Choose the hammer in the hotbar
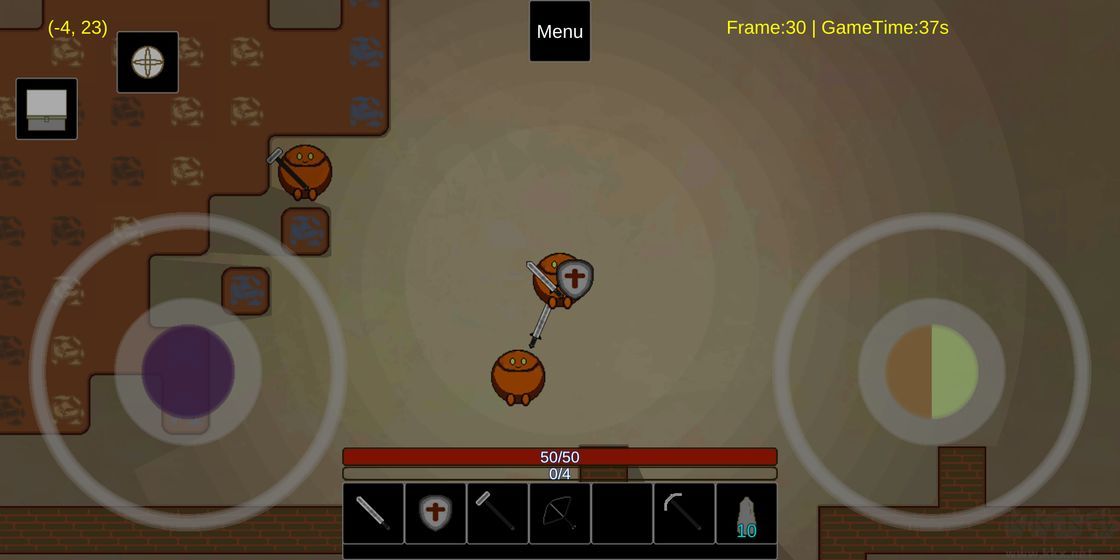The image size is (1120, 560). [497, 513]
